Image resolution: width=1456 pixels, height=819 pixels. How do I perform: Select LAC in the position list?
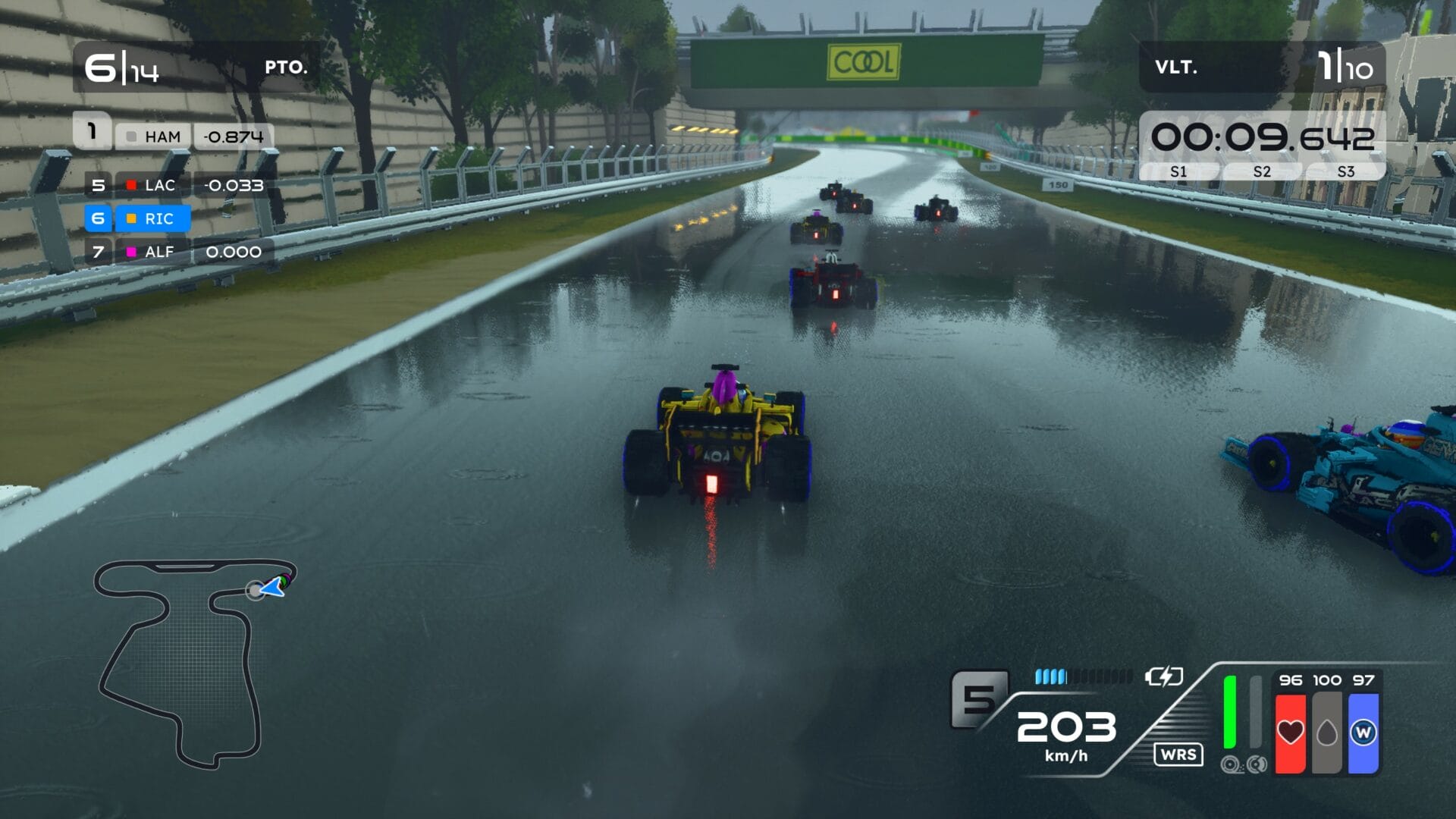[x=159, y=185]
